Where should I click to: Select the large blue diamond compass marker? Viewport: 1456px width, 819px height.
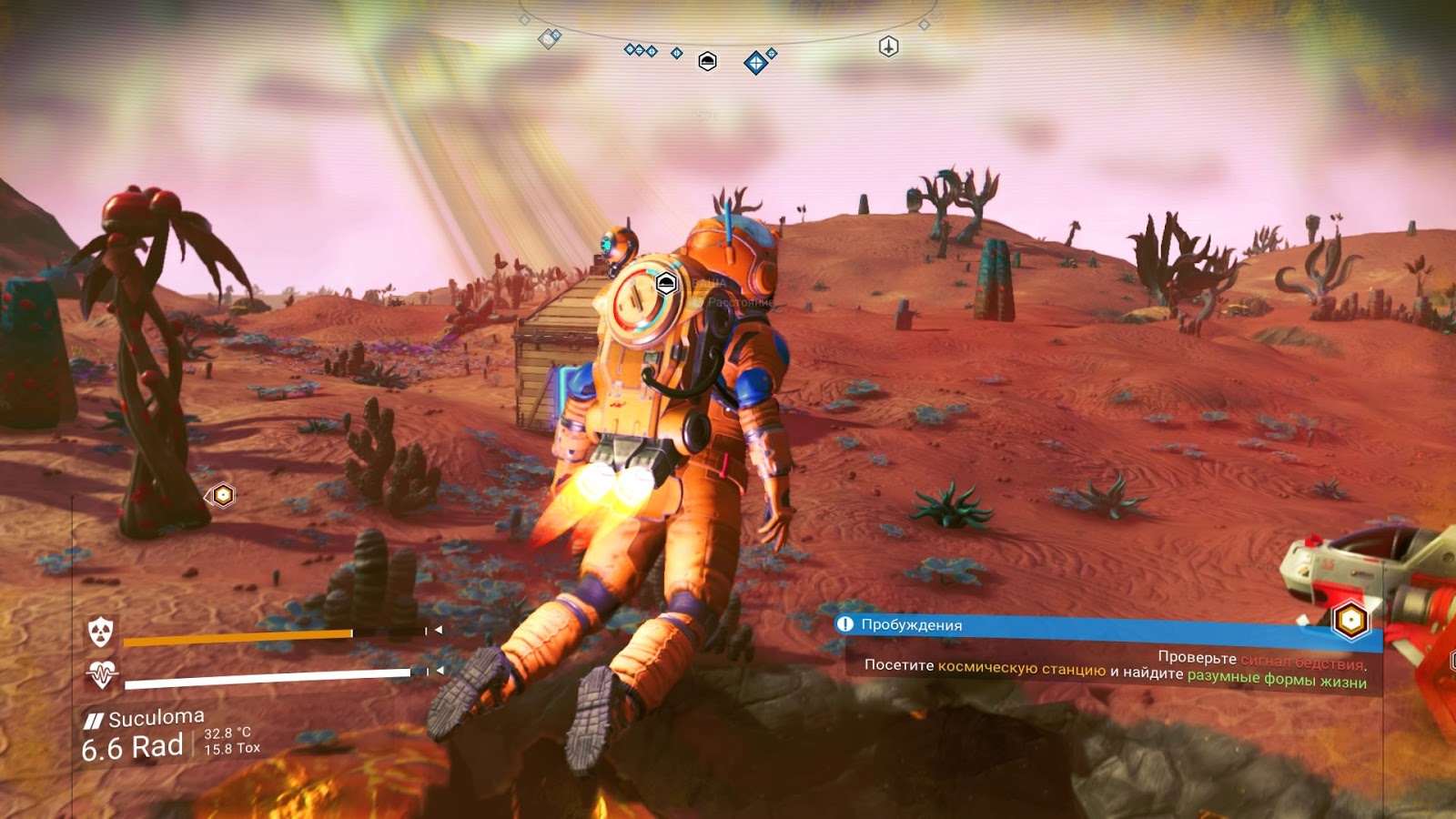tap(755, 63)
